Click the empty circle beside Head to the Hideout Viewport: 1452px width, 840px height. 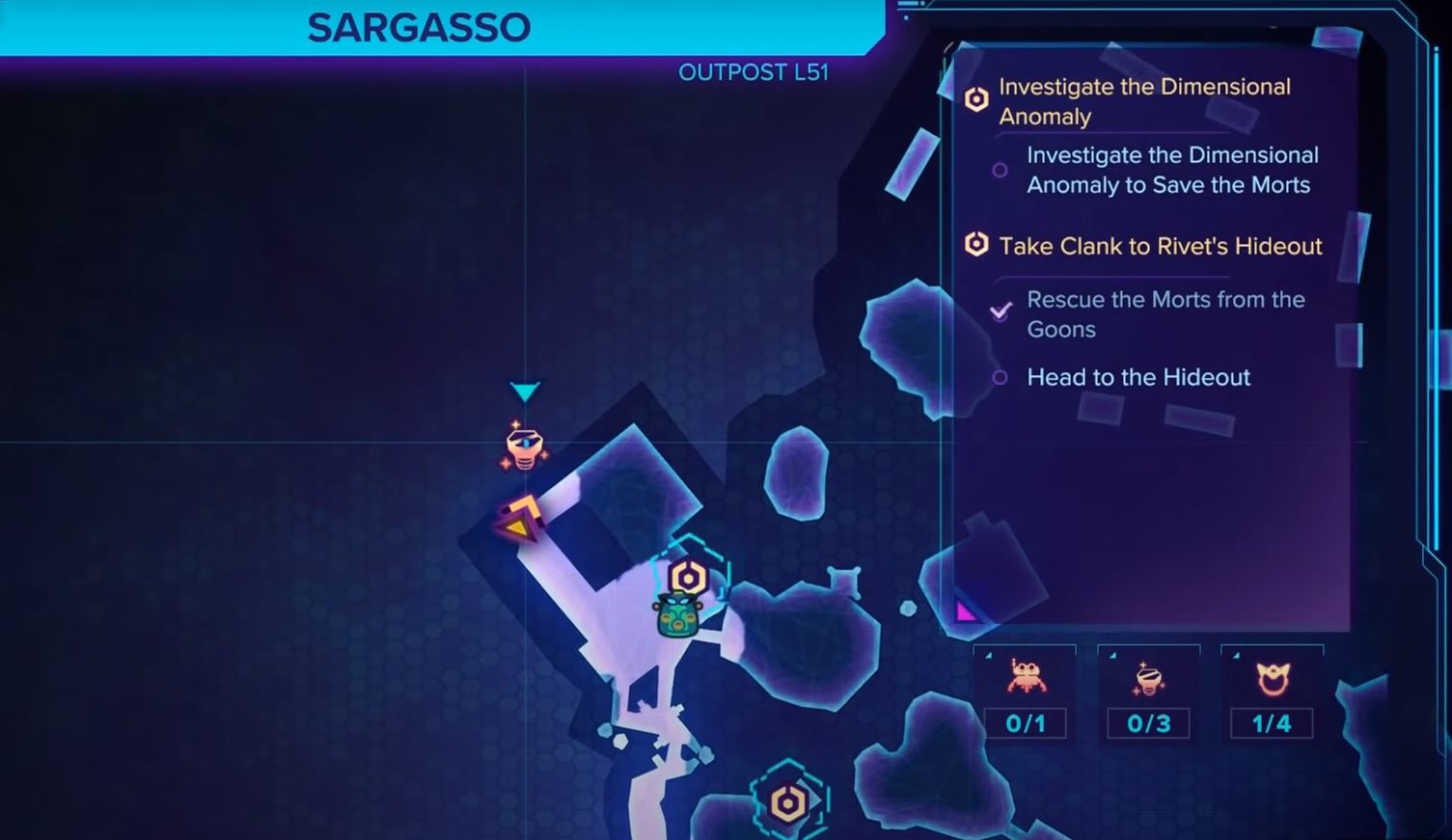point(1000,378)
